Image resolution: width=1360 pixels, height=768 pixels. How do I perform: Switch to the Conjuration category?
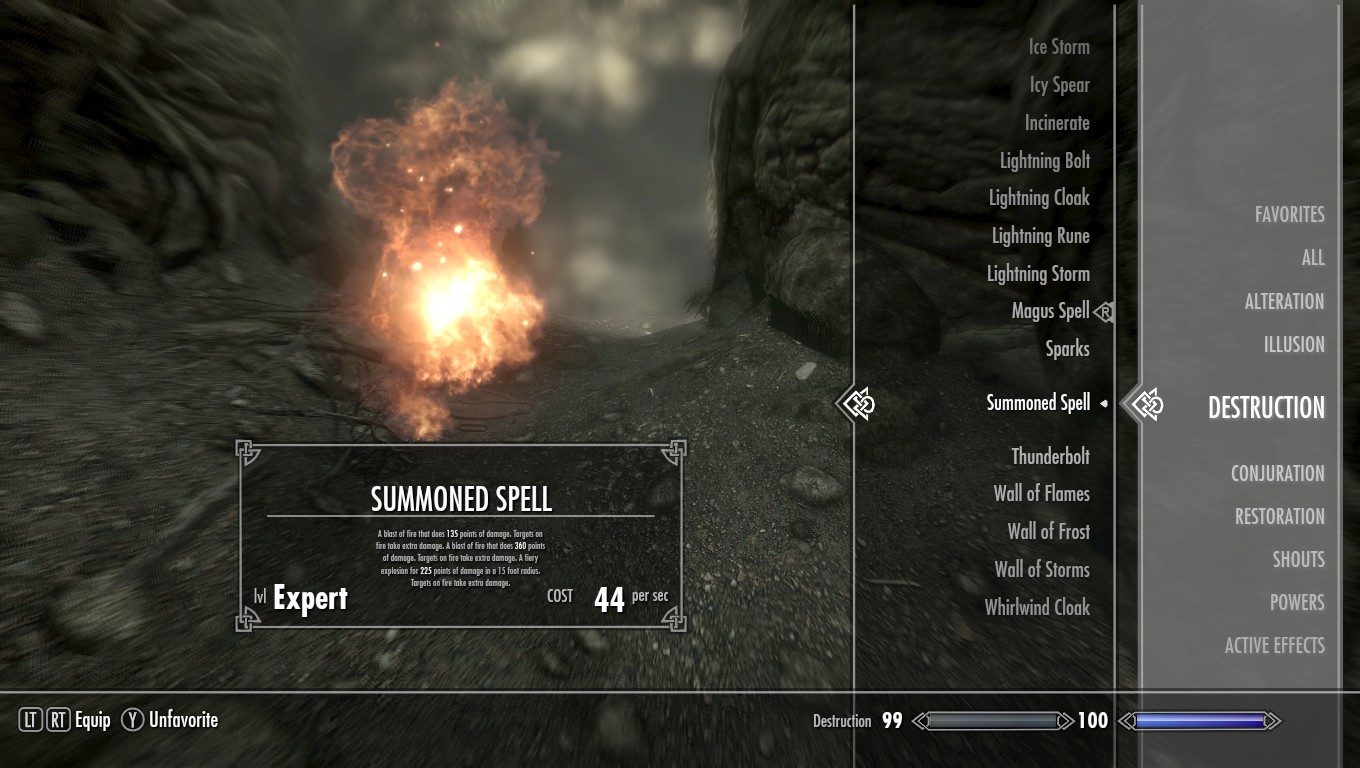(1277, 474)
